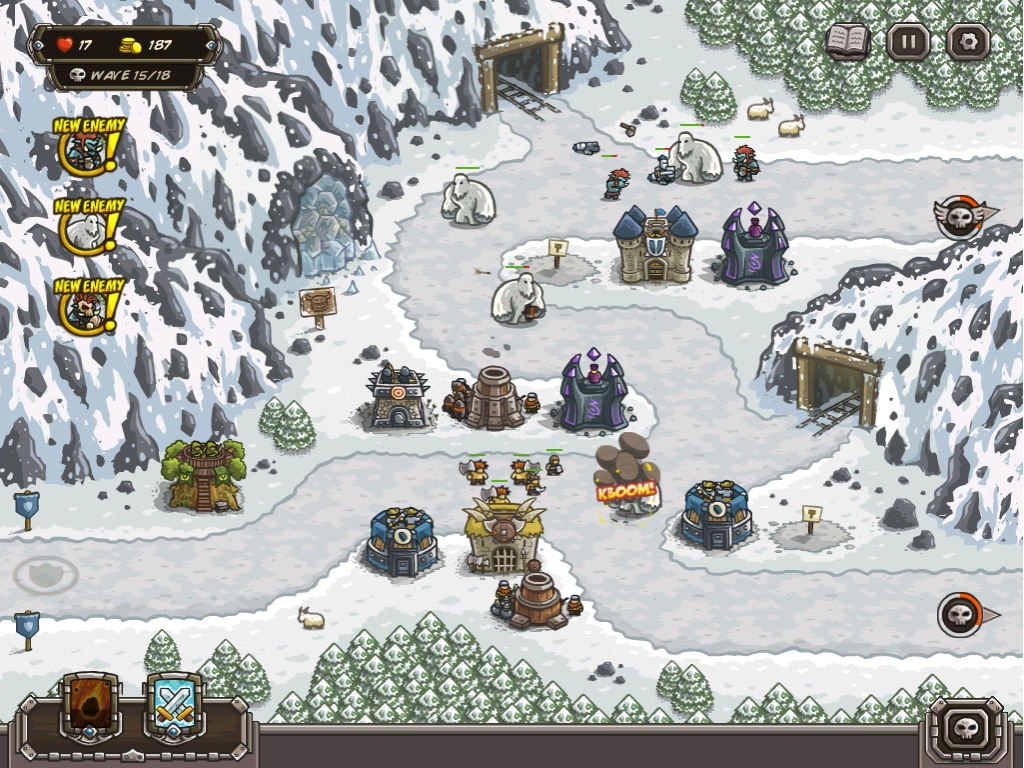Open the gear options menu
Image resolution: width=1024 pixels, height=768 pixels.
(x=968, y=42)
